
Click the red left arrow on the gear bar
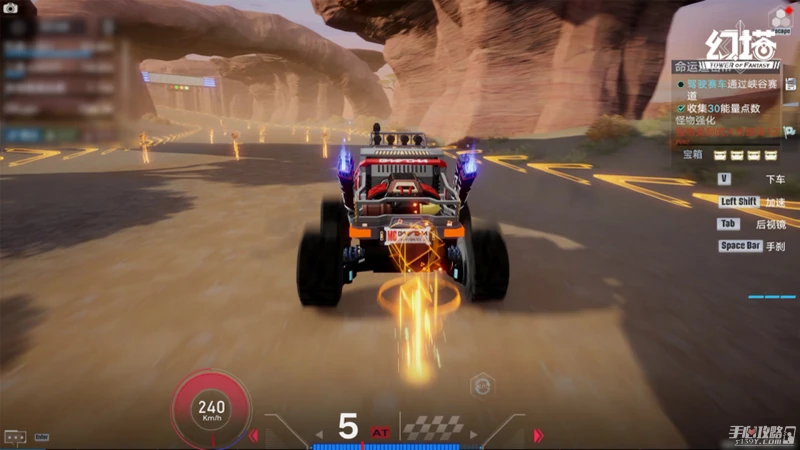click(x=254, y=435)
